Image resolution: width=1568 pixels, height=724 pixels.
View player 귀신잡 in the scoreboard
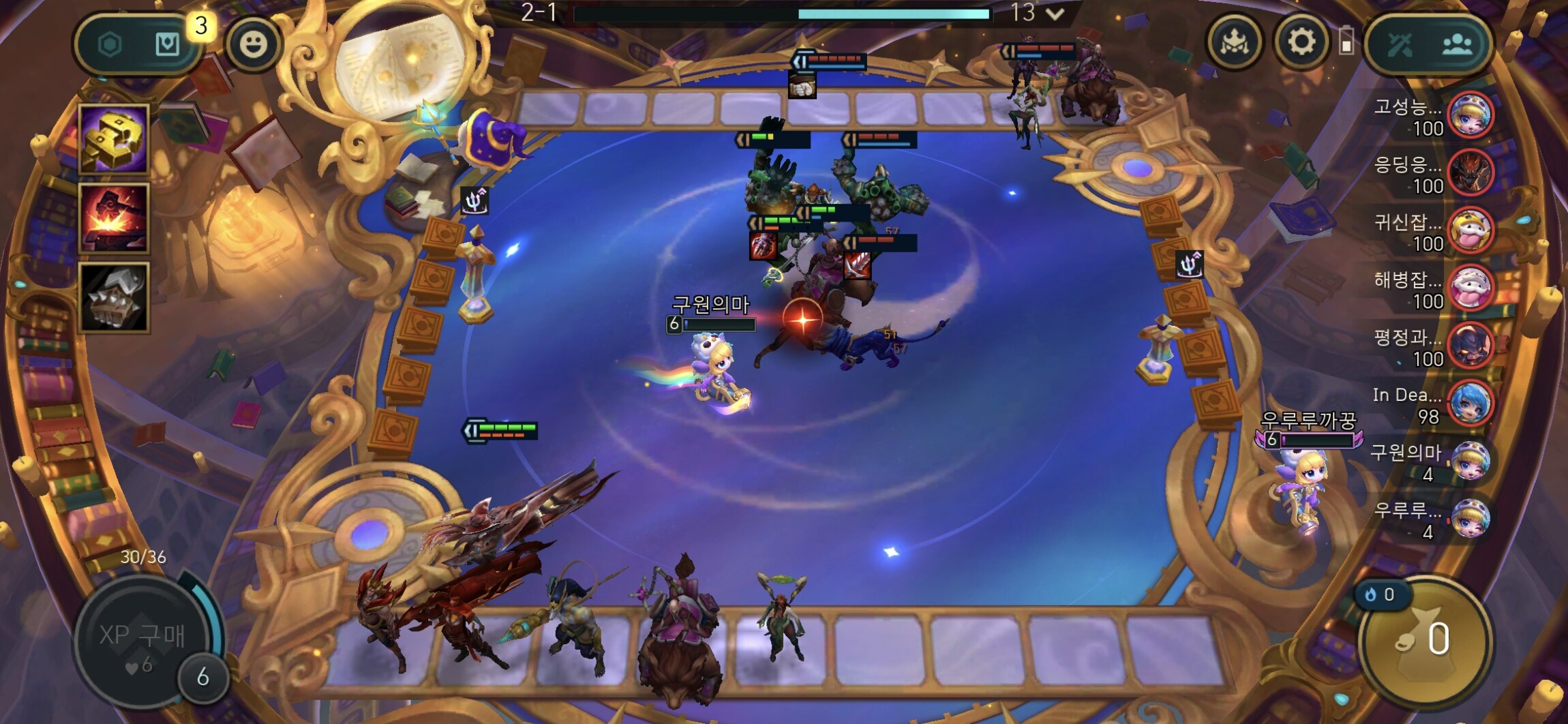tap(1470, 230)
